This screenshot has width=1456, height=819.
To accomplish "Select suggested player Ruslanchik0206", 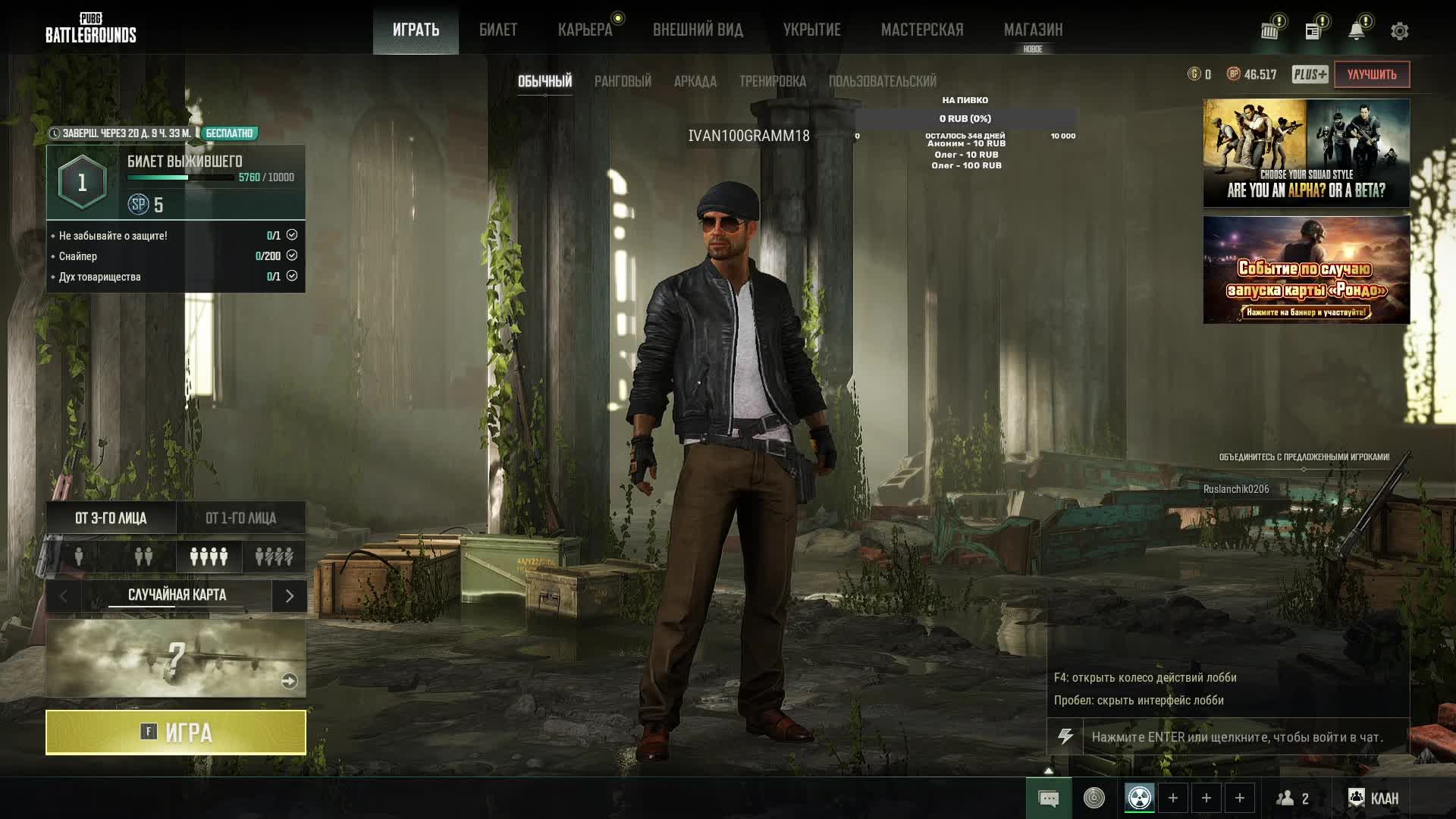I will tap(1236, 489).
